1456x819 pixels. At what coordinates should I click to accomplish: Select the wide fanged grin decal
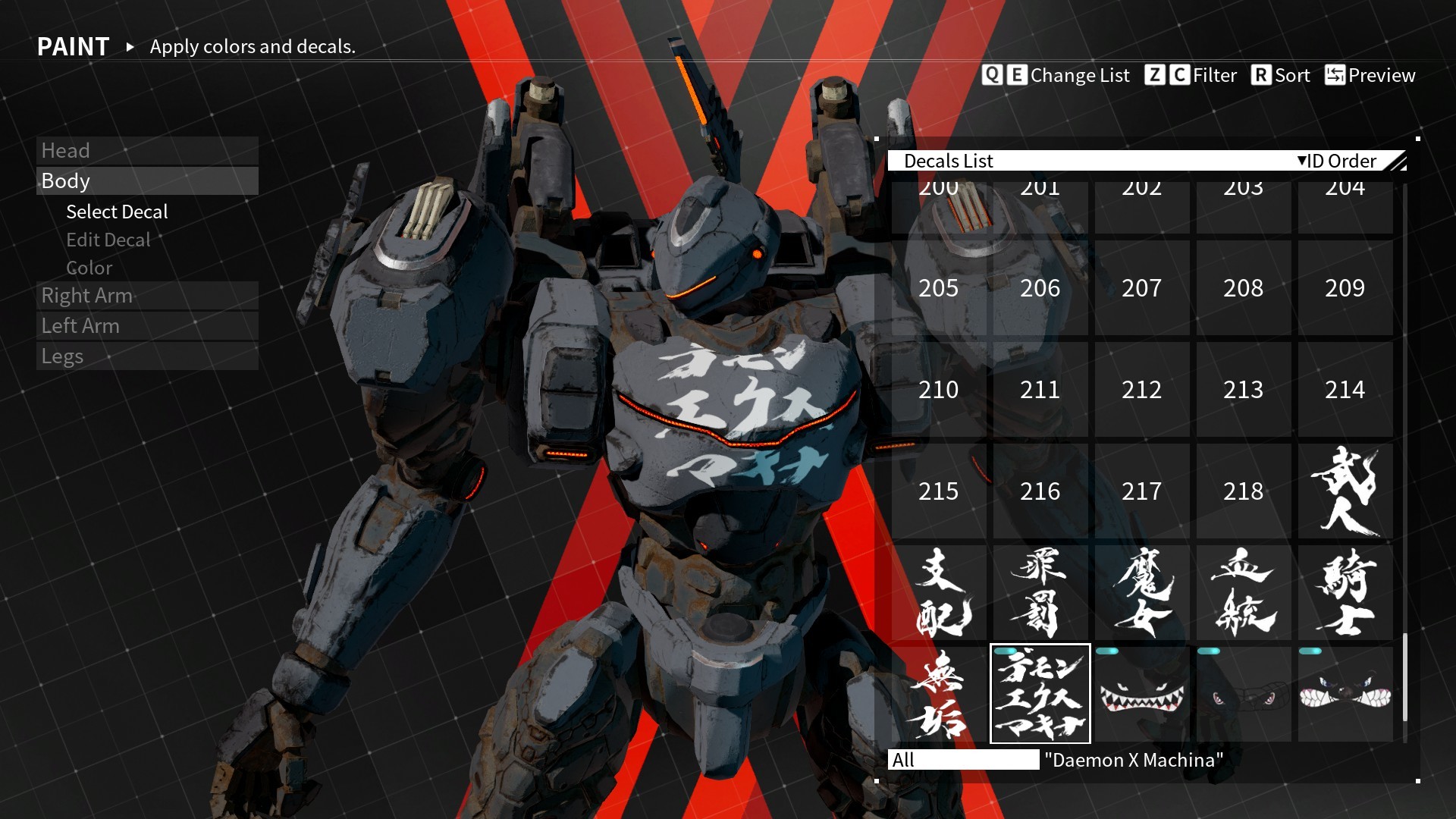[1345, 695]
